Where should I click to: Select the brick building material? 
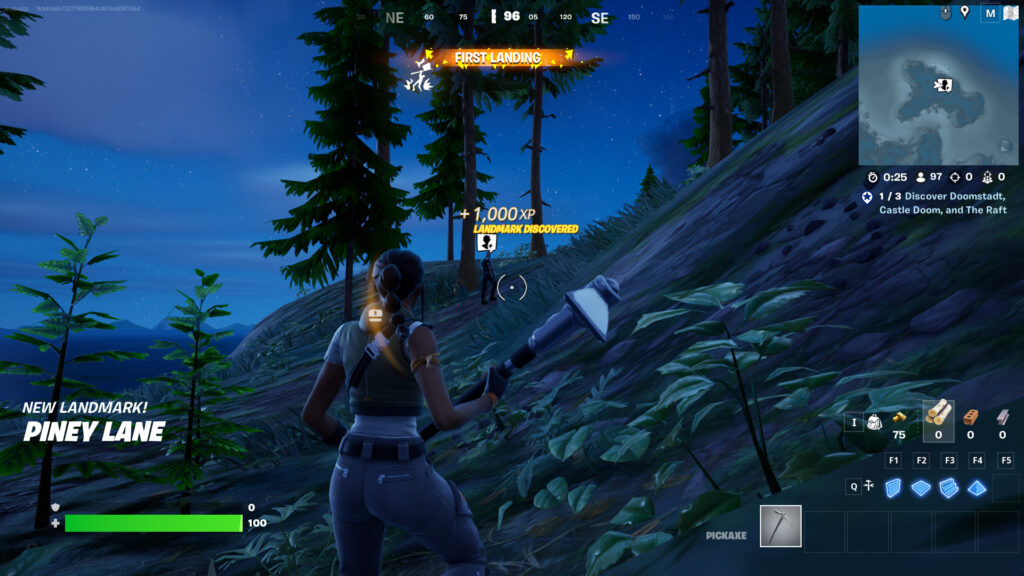click(x=970, y=416)
